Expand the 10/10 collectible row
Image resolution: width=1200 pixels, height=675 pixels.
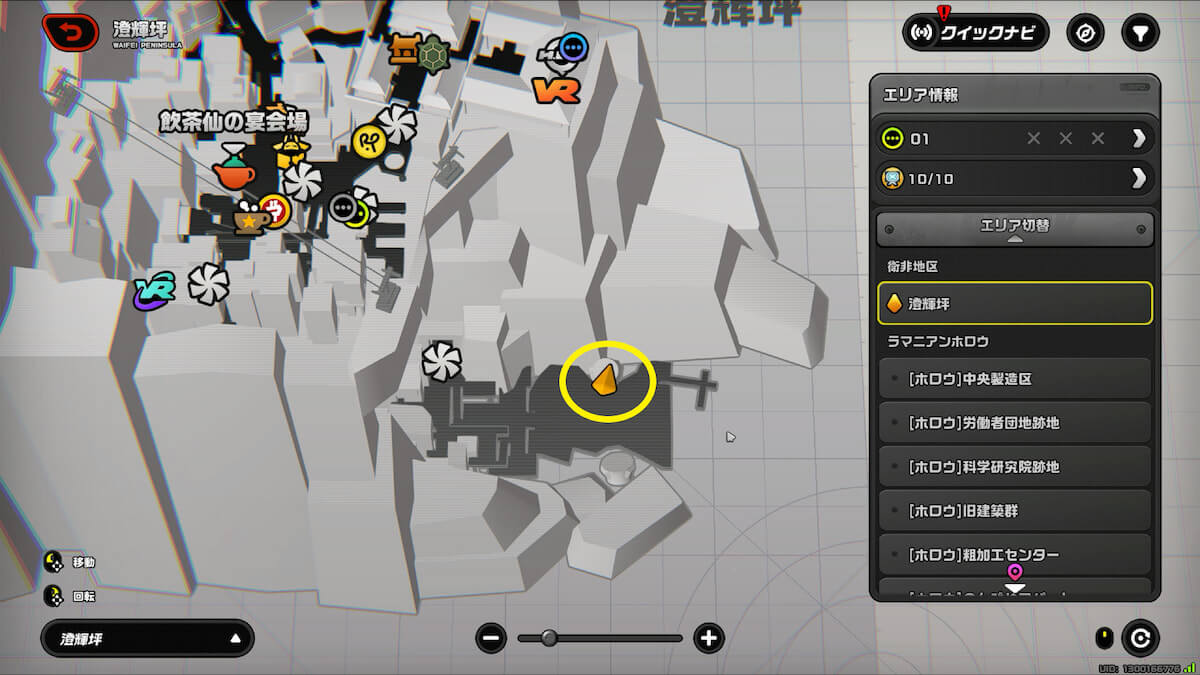click(x=1138, y=179)
